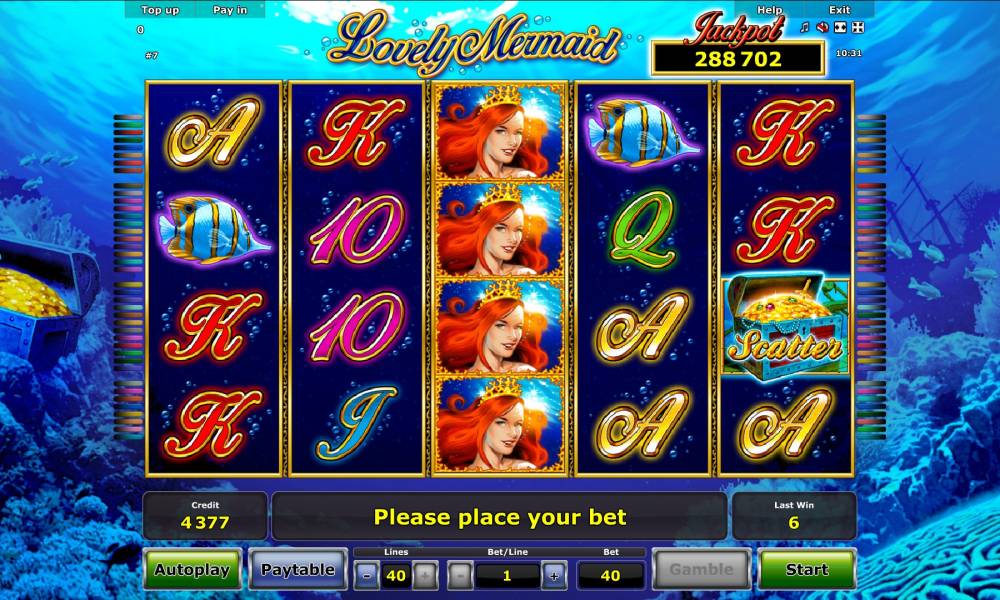This screenshot has height=600, width=1000.
Task: Enable Autoplay mode
Action: (x=192, y=570)
